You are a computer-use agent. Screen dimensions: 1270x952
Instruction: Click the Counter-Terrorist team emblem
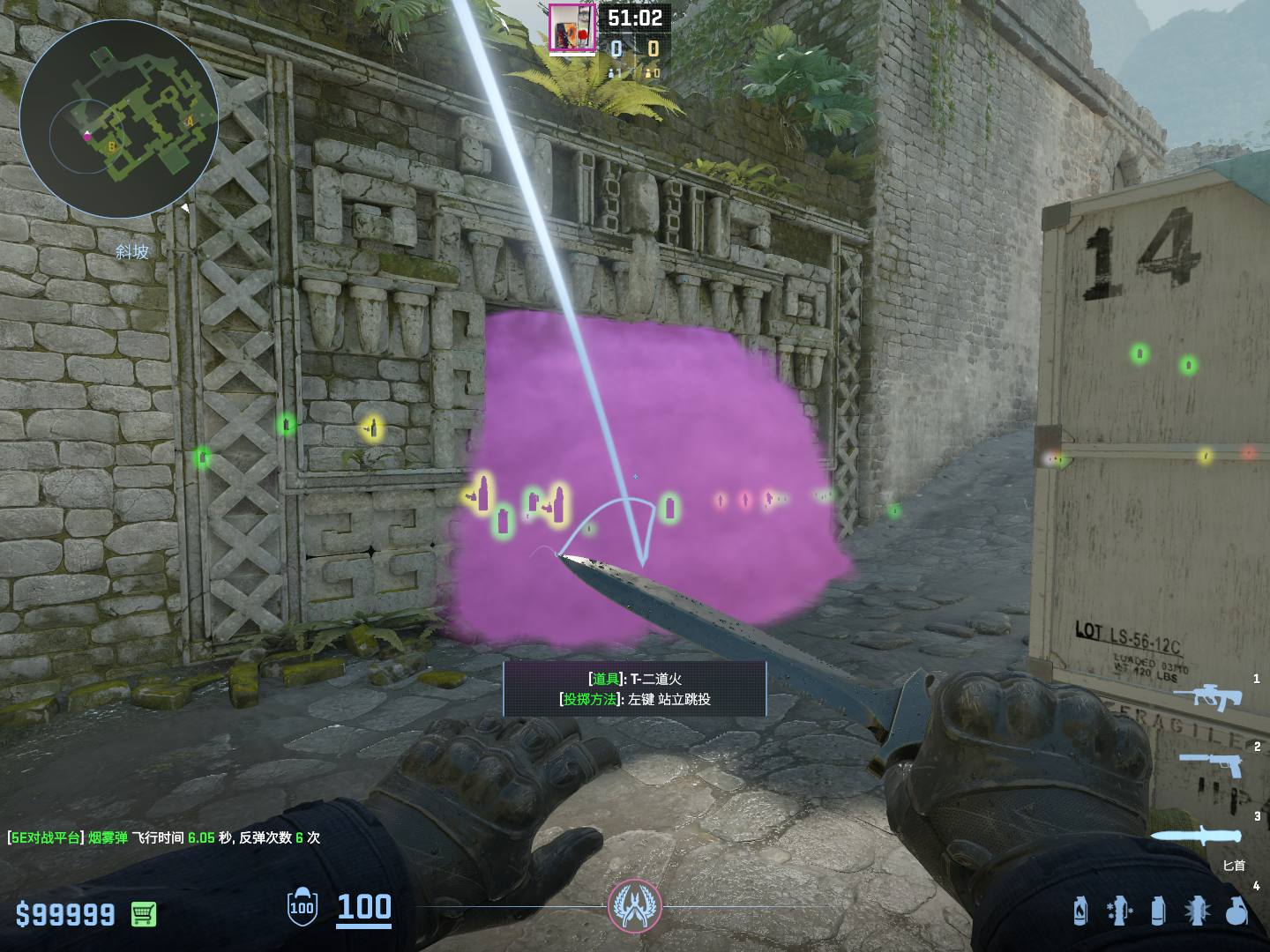tap(635, 906)
